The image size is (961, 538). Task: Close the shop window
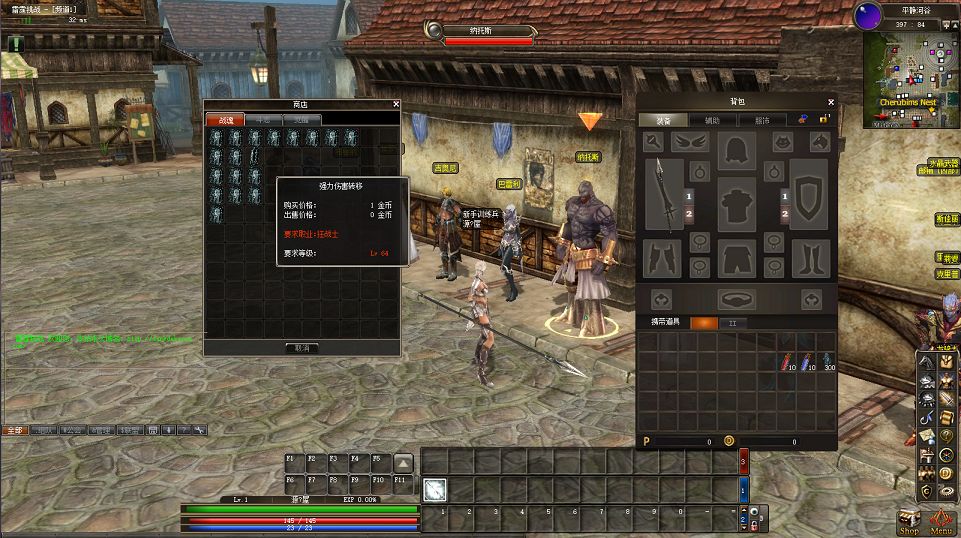coord(396,104)
